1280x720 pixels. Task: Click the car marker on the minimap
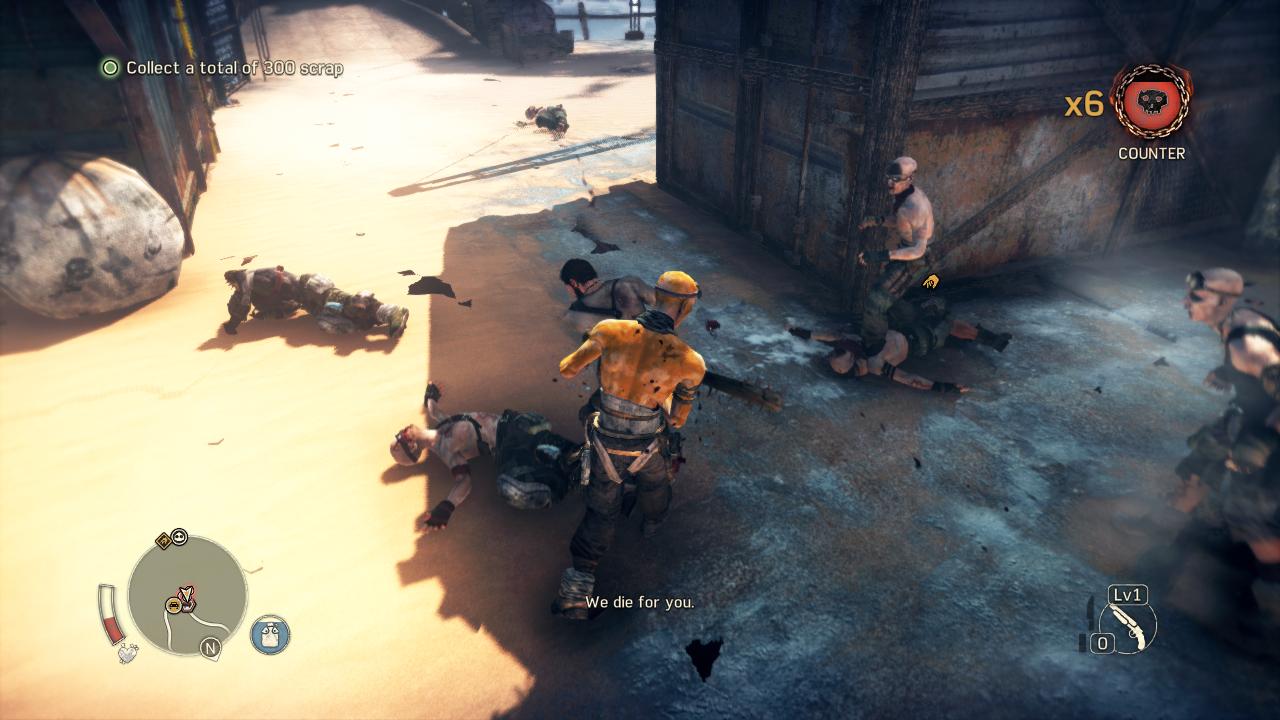click(x=172, y=606)
